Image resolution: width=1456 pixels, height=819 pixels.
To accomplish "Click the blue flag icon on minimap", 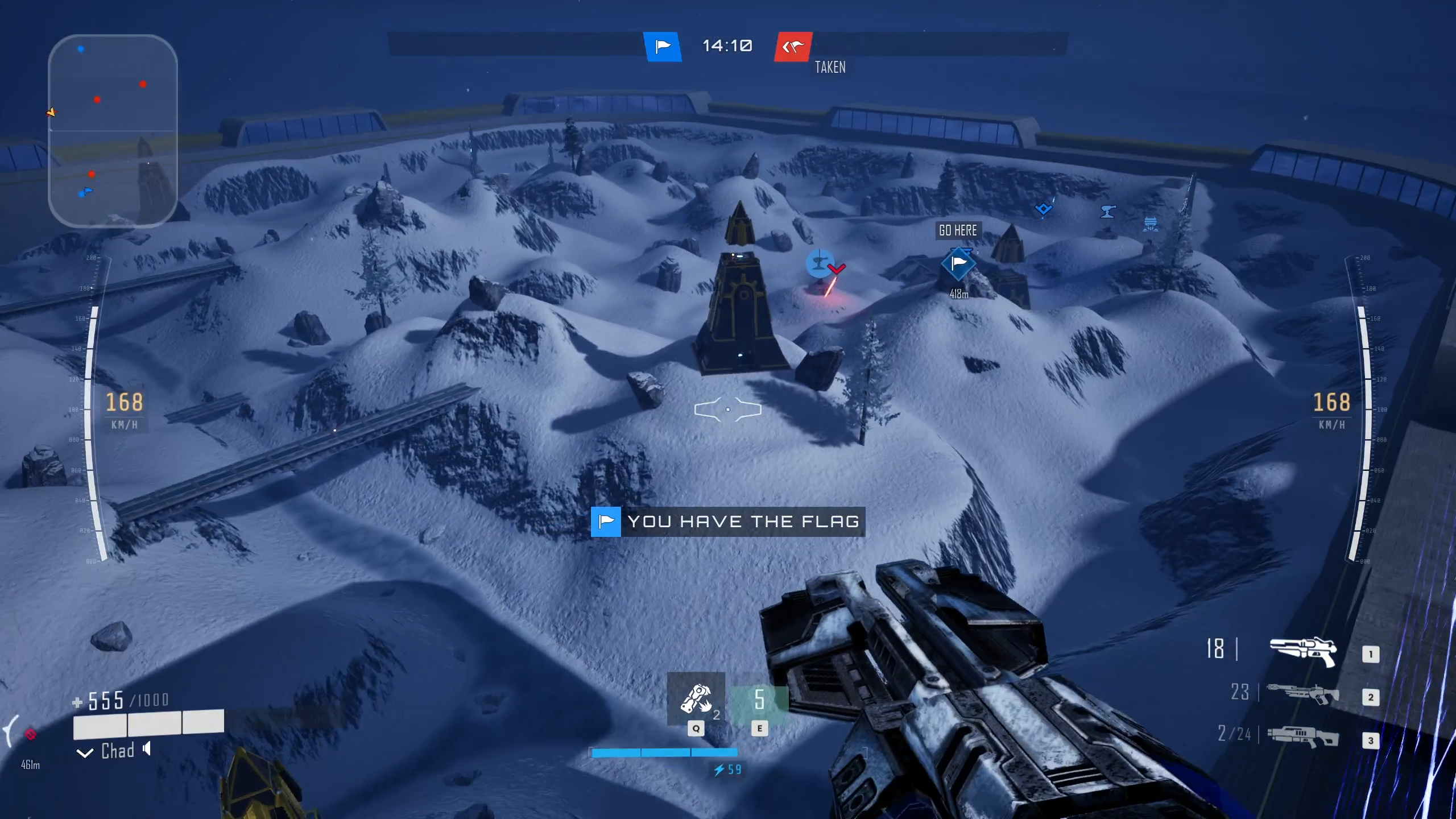I will pos(87,191).
